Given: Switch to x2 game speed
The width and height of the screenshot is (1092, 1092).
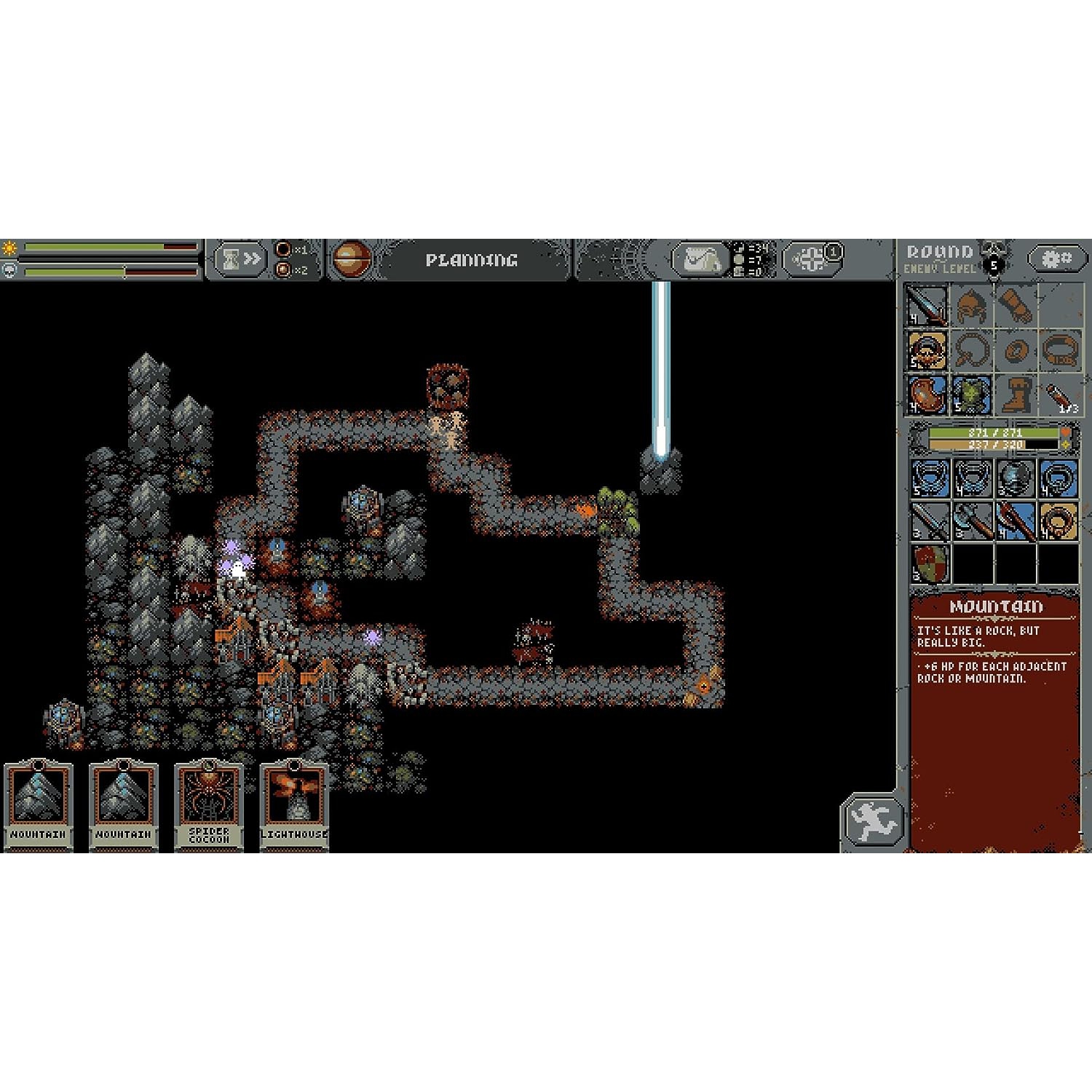Looking at the screenshot, I should click(284, 269).
